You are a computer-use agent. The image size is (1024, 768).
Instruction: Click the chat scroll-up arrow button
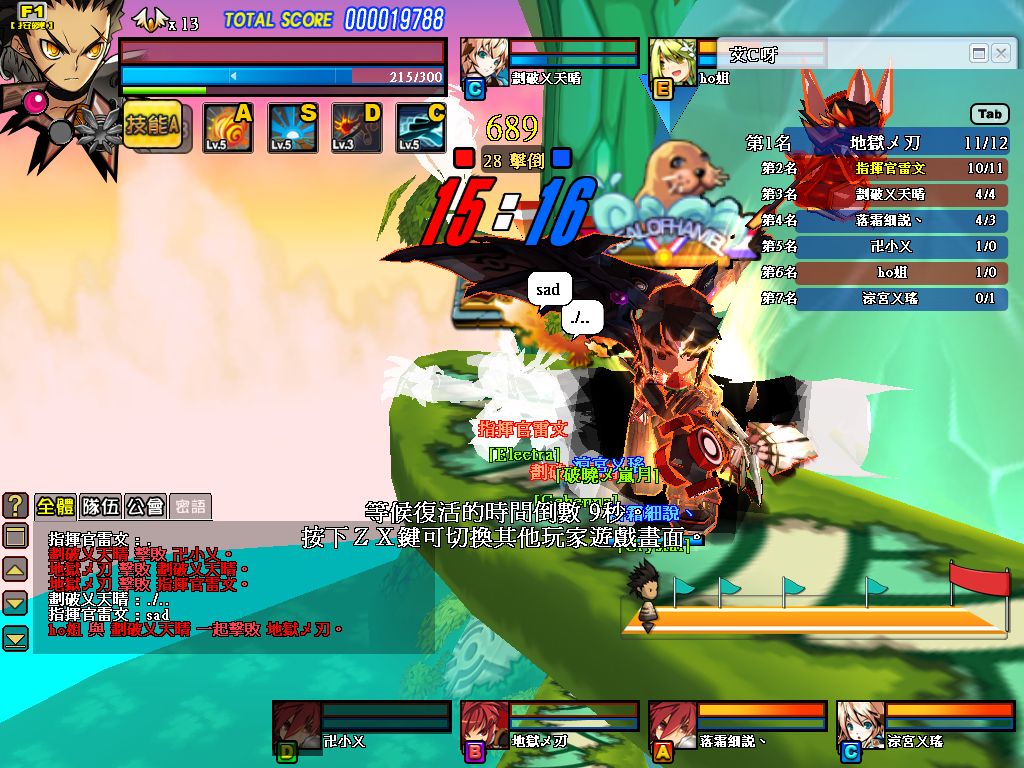coord(15,570)
